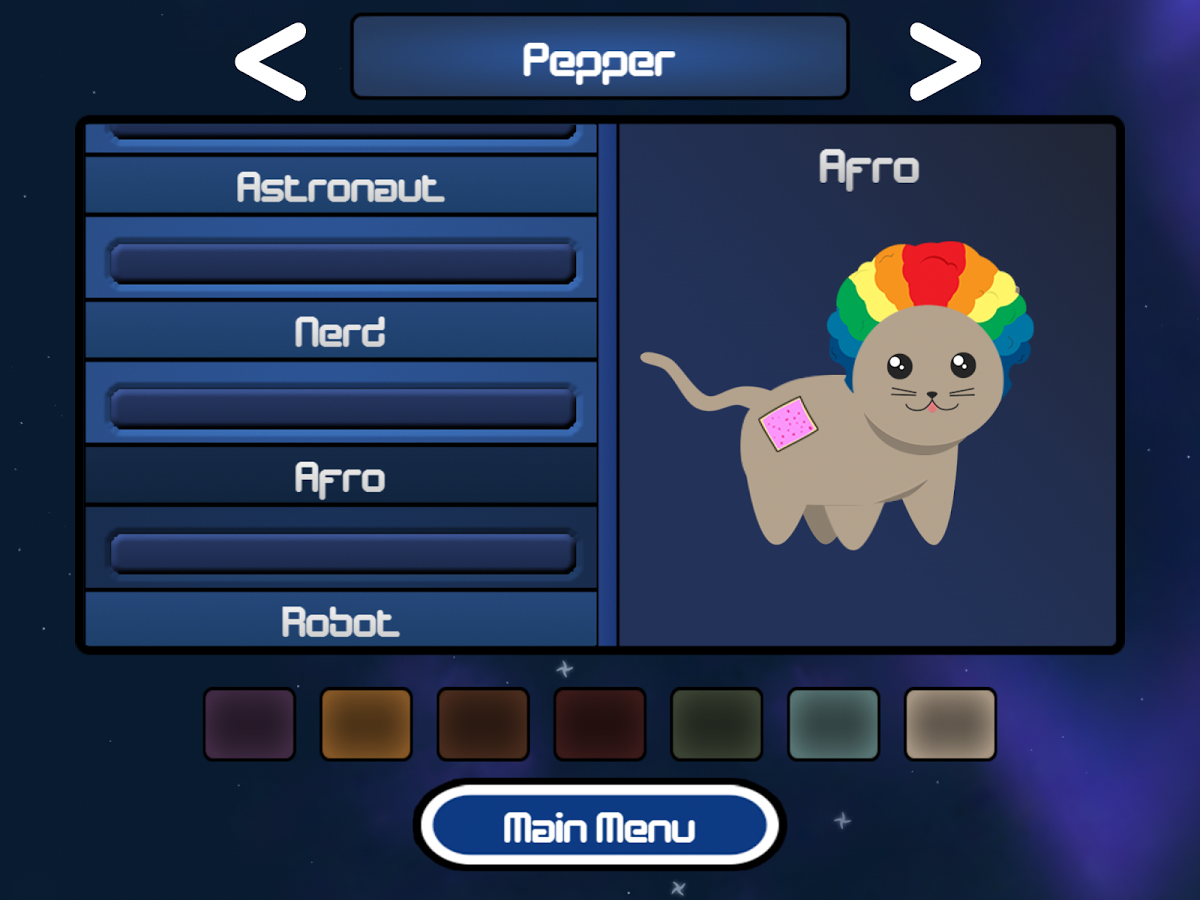
Task: Choose the dark green color swatch
Action: point(716,724)
